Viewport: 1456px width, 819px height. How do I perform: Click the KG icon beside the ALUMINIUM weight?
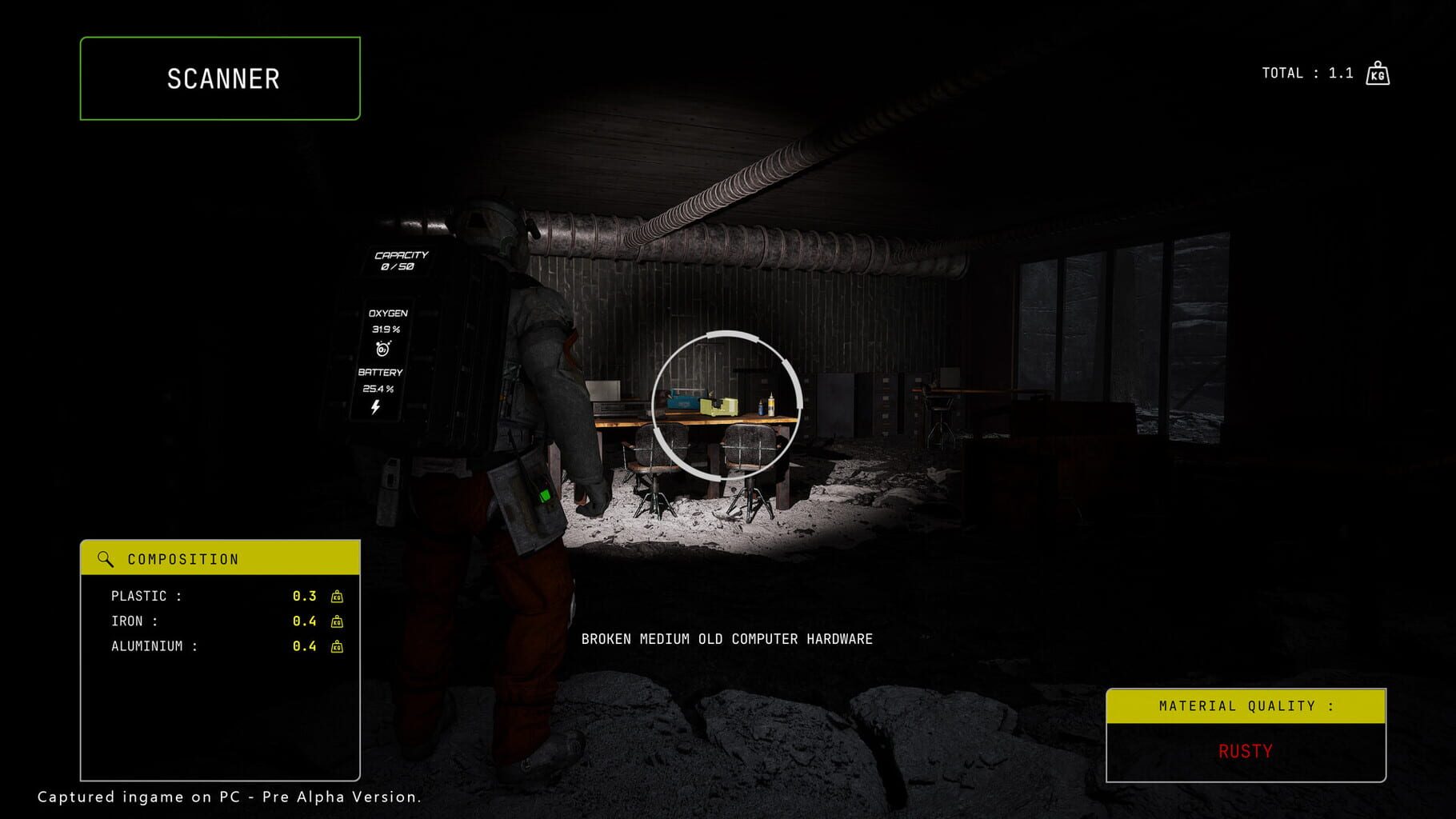click(337, 645)
